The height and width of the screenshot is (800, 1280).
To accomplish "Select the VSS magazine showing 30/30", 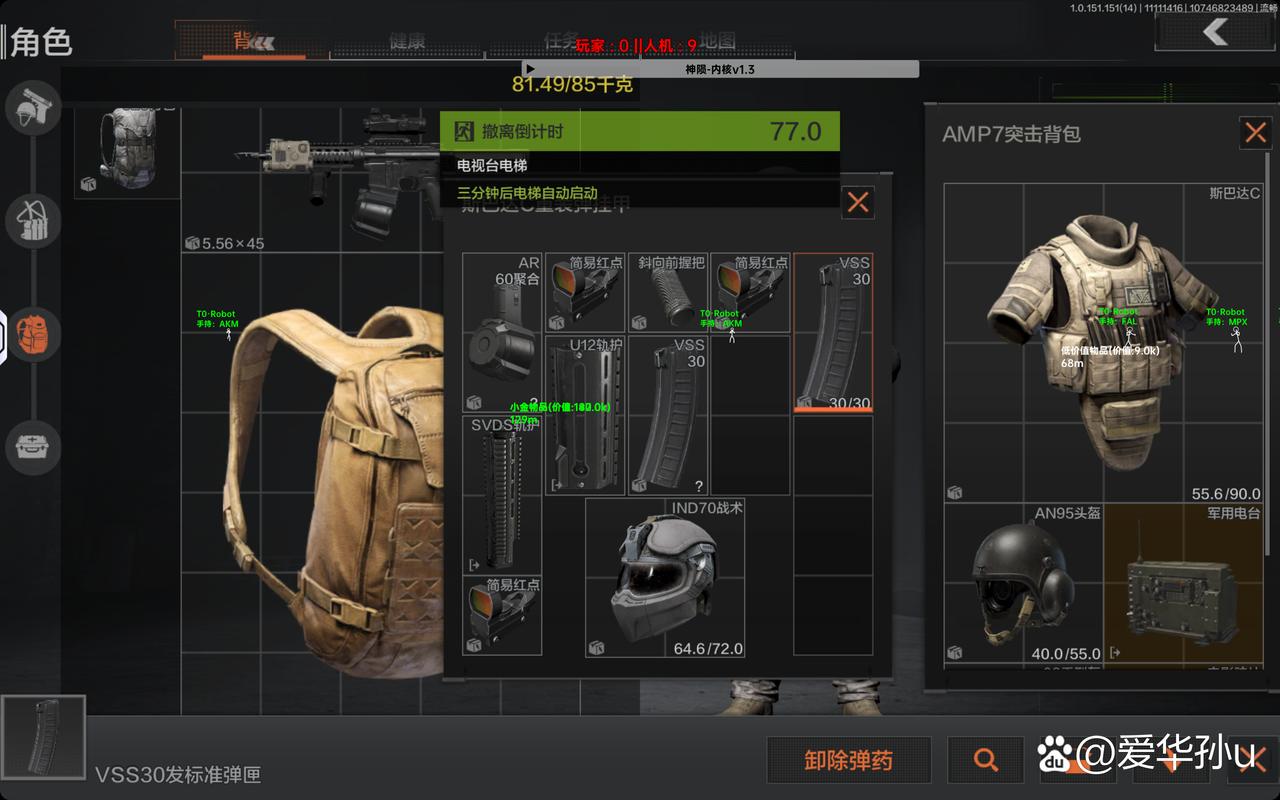I will coord(833,333).
